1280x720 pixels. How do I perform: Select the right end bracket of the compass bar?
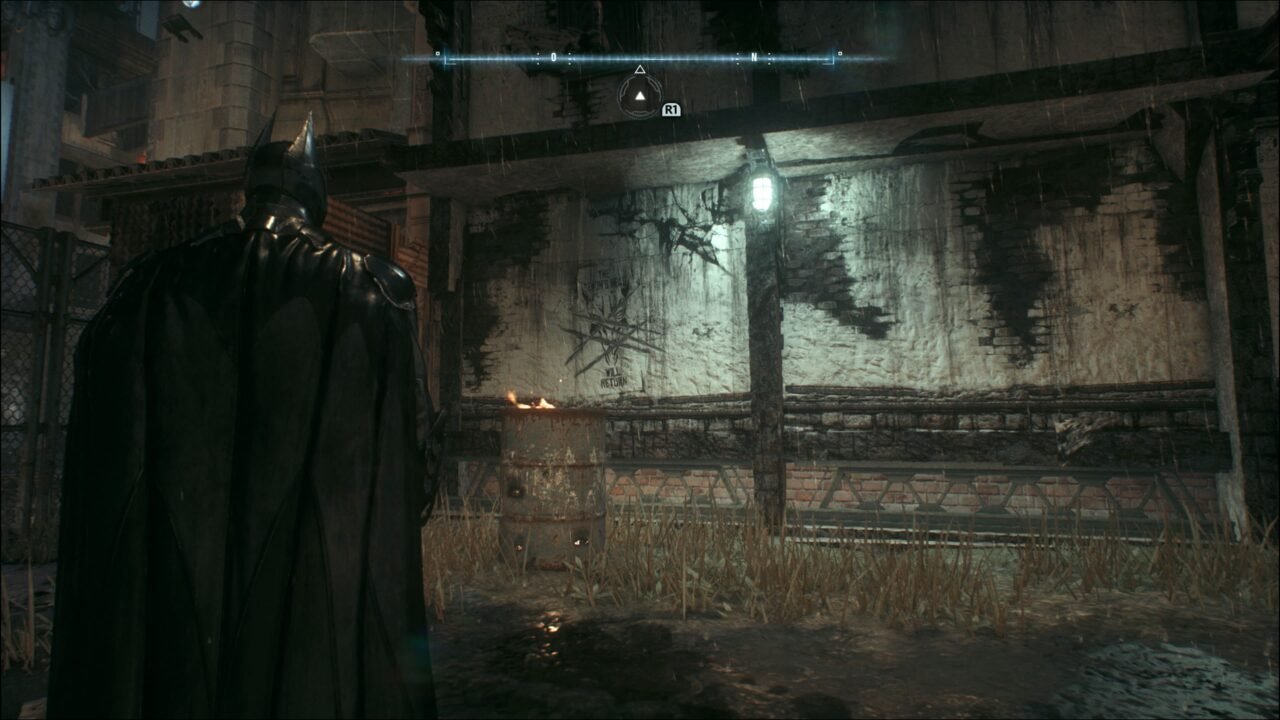(833, 58)
